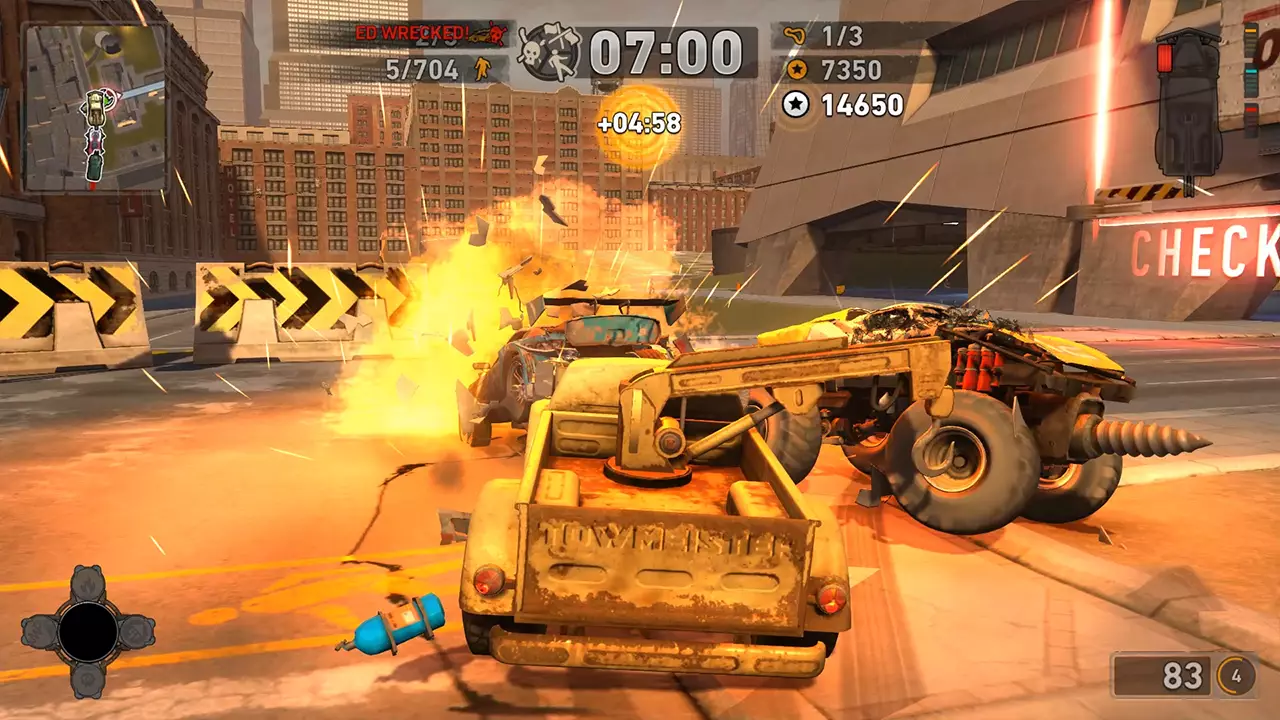This screenshot has height=720, width=1280.
Task: Click the lap route icon next to 1/3
Action: tap(795, 33)
